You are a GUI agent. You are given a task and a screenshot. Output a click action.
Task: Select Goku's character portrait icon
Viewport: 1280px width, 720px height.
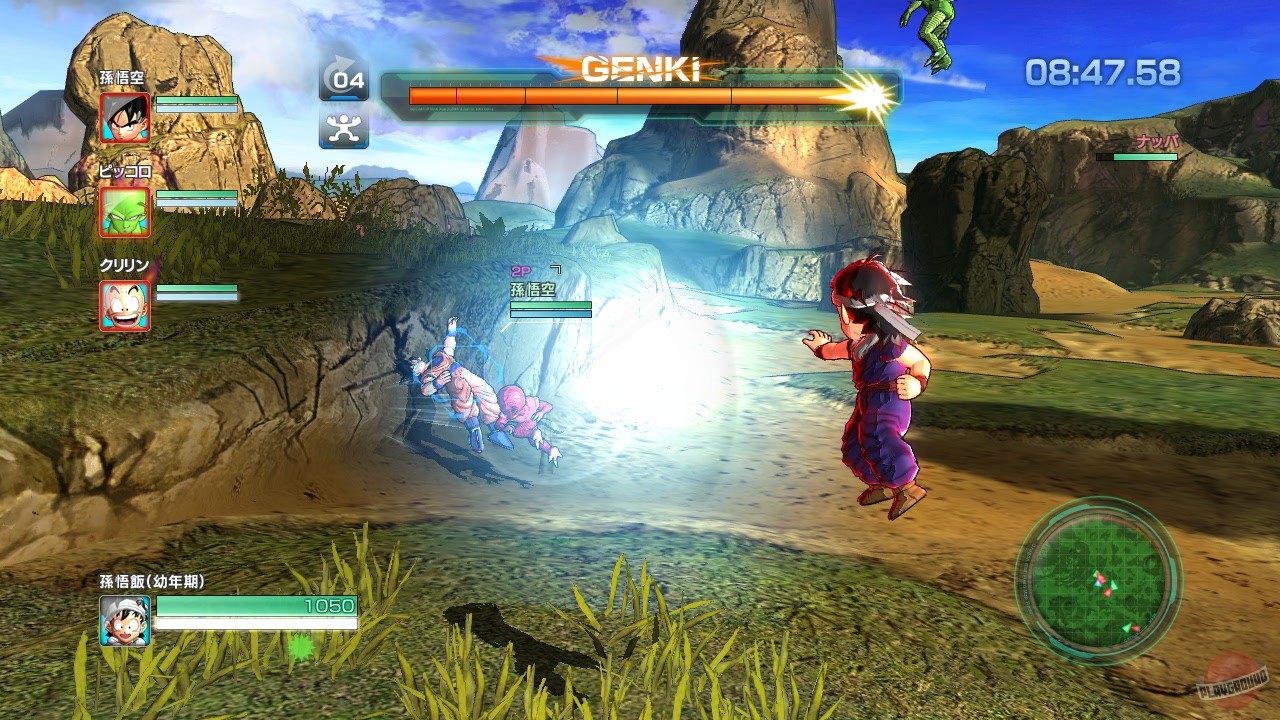[x=126, y=117]
